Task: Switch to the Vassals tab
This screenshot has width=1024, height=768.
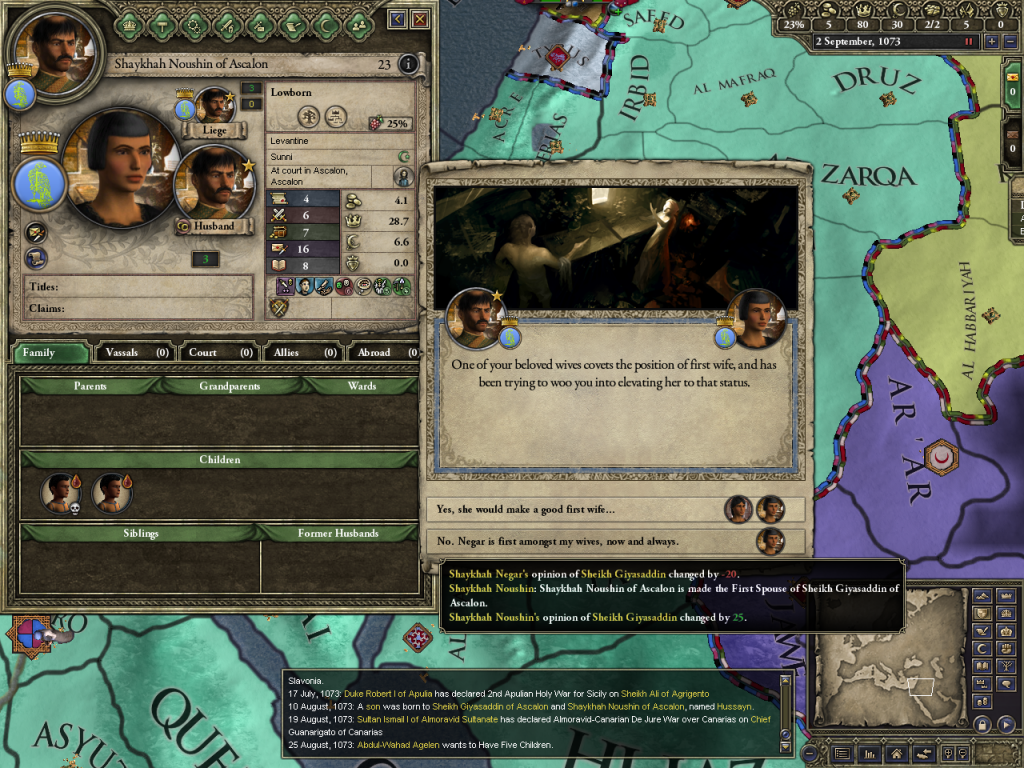Action: 134,352
